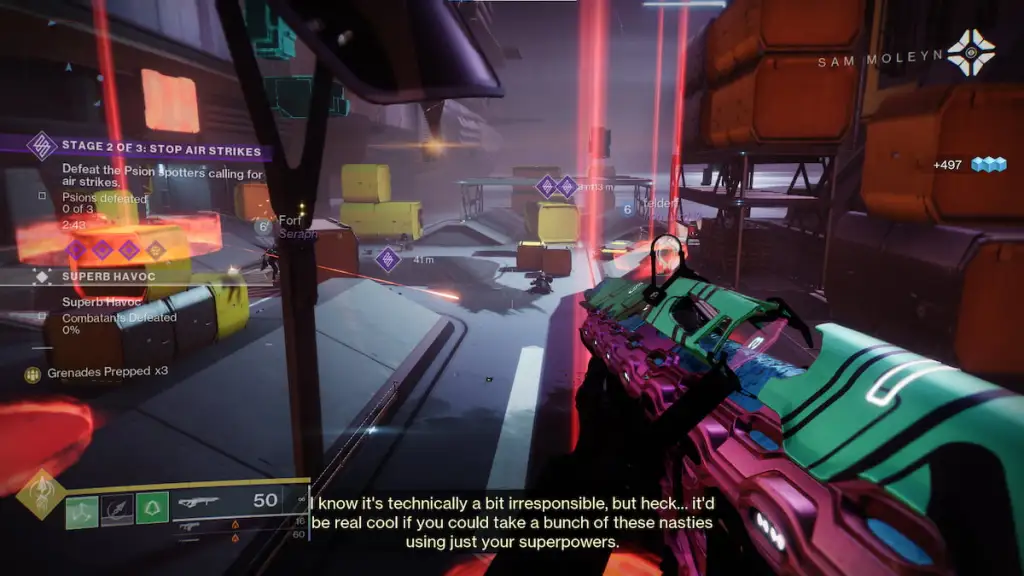Viewport: 1024px width, 576px height.
Task: Click the +497 Glimmer reward icon
Action: point(987,165)
